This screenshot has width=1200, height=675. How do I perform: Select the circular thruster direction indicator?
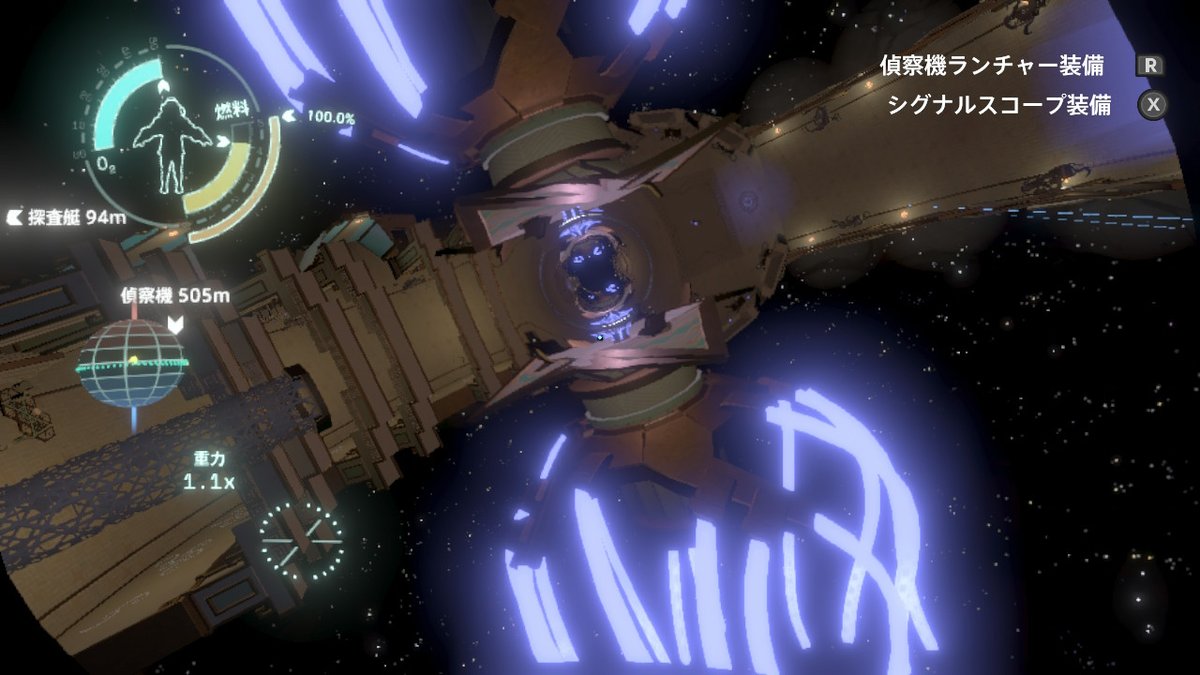[x=301, y=540]
